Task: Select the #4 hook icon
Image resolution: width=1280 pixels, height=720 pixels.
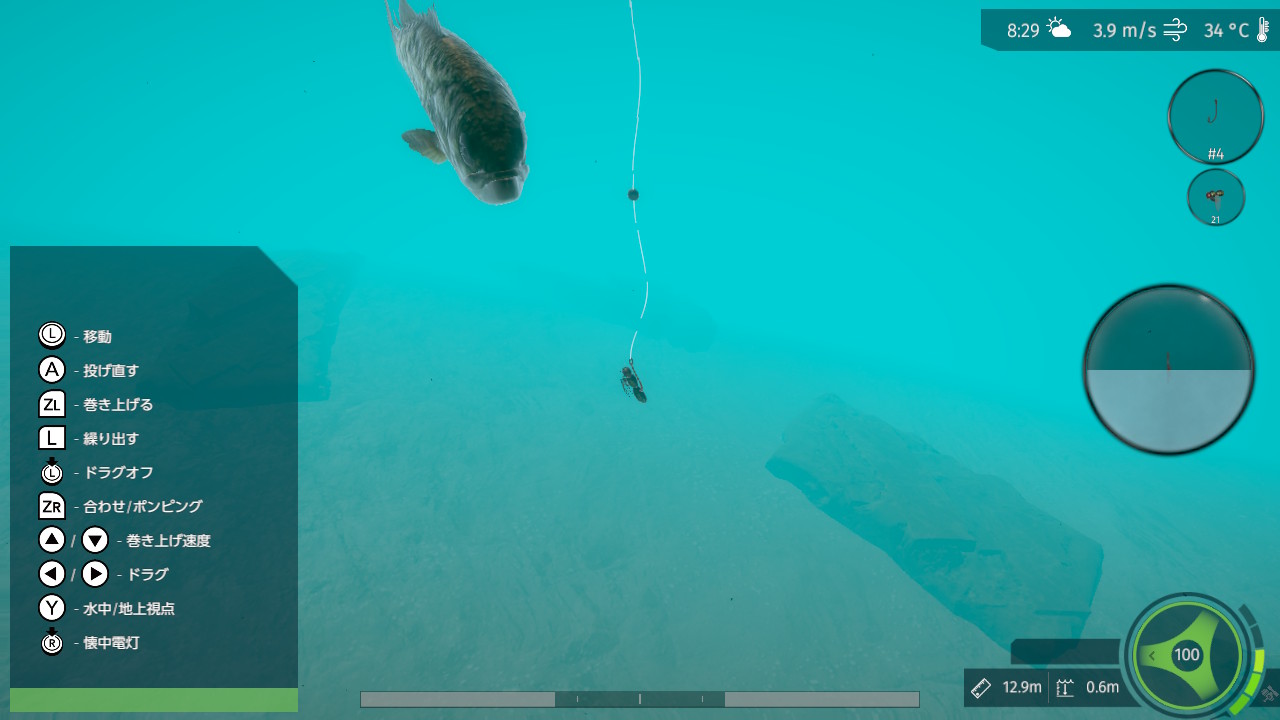Action: pos(1215,115)
